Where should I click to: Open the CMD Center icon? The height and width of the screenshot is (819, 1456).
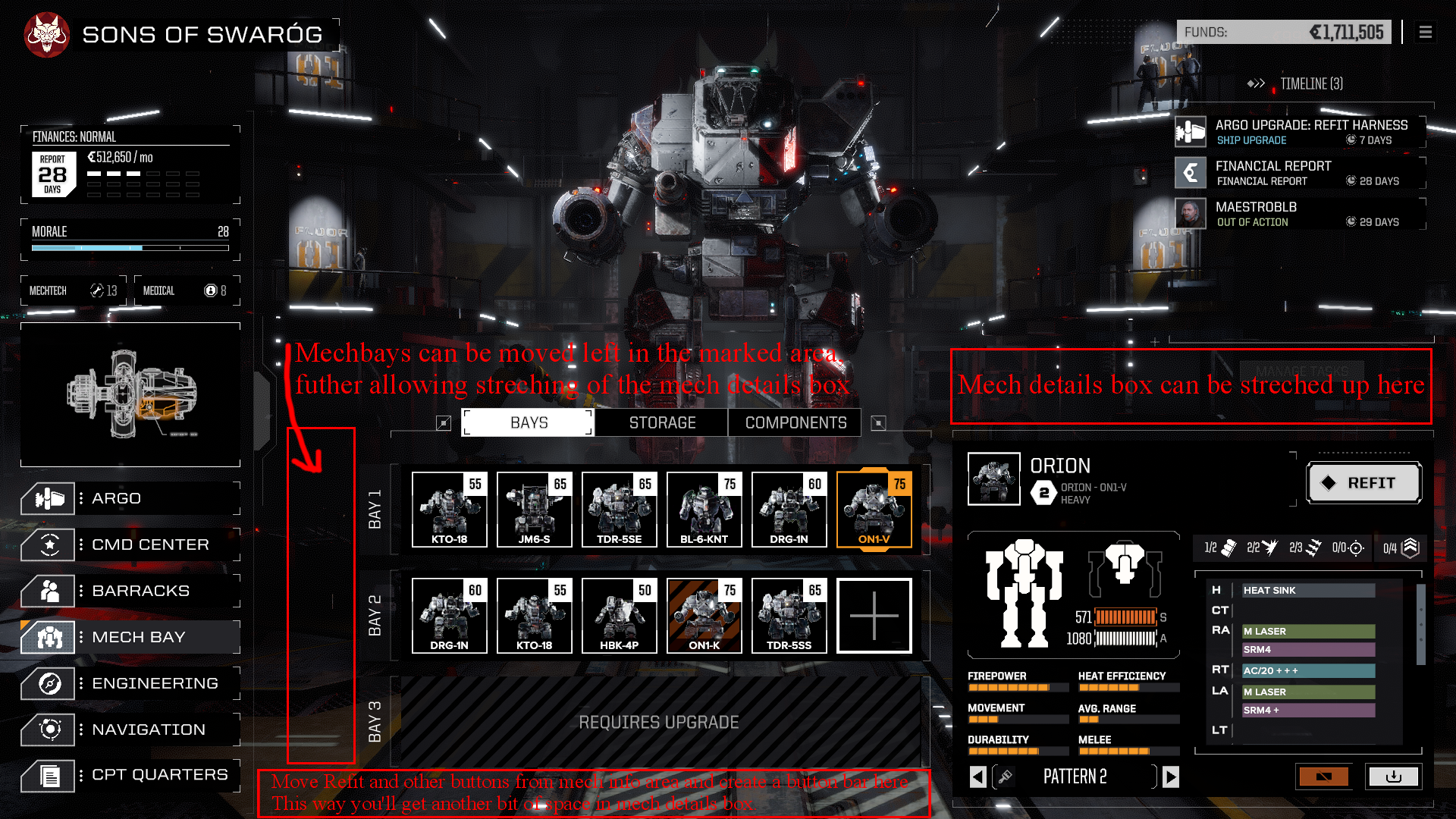click(x=47, y=544)
